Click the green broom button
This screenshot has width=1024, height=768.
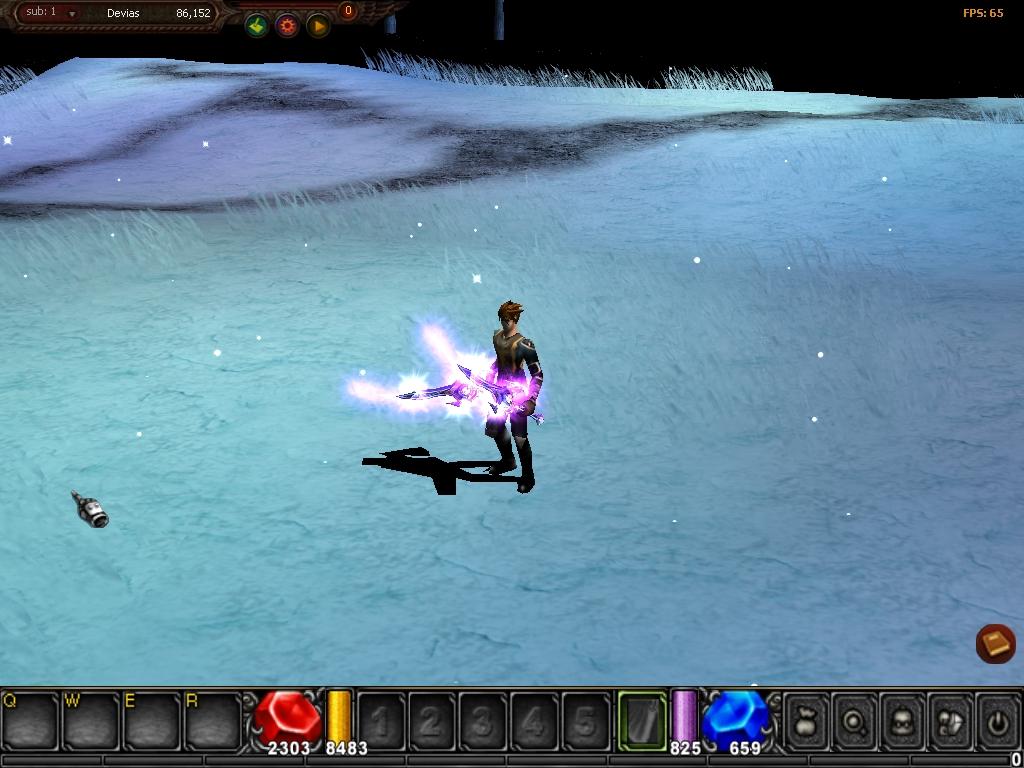pyautogui.click(x=257, y=26)
